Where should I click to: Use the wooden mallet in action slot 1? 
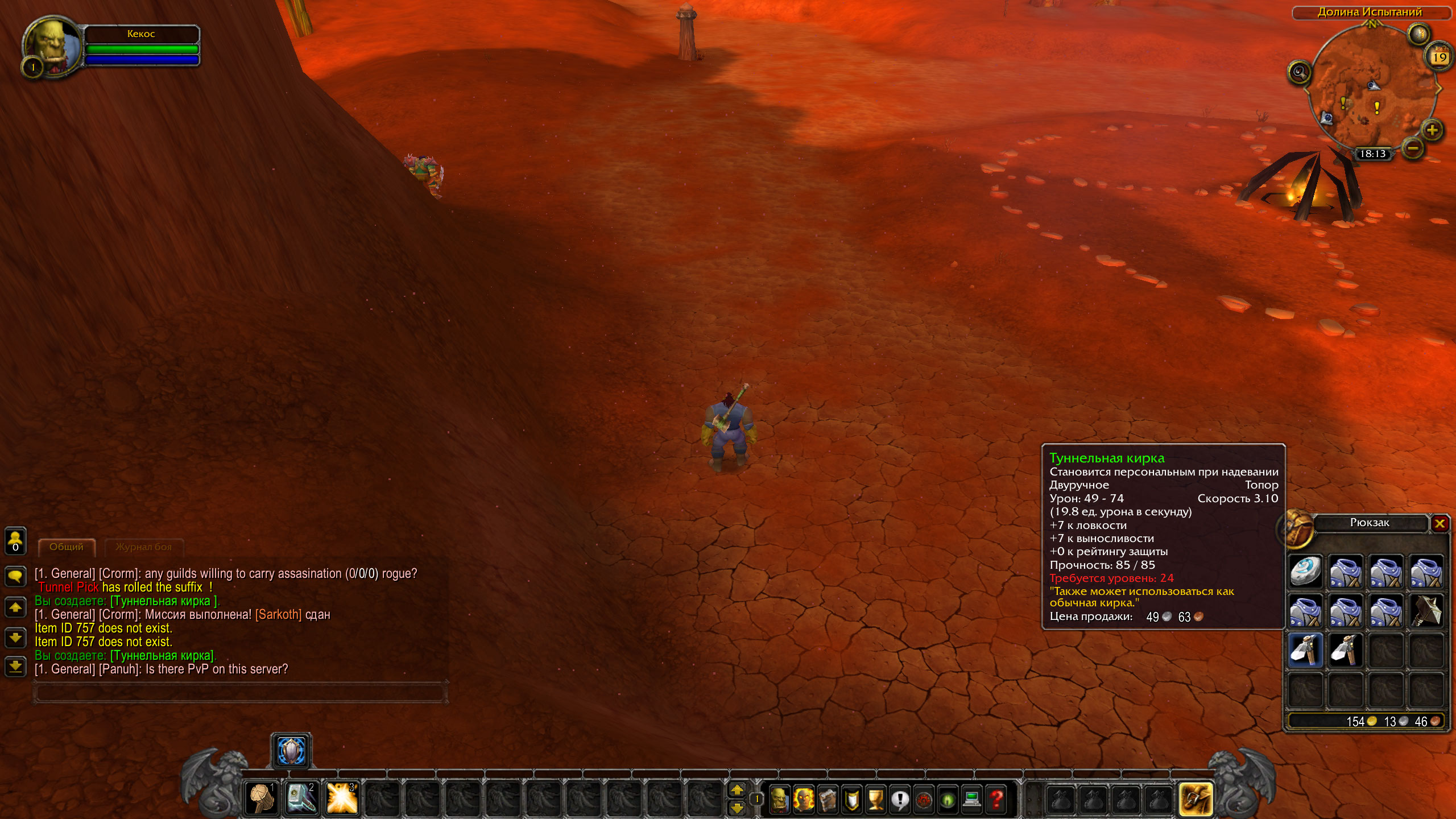[262, 798]
